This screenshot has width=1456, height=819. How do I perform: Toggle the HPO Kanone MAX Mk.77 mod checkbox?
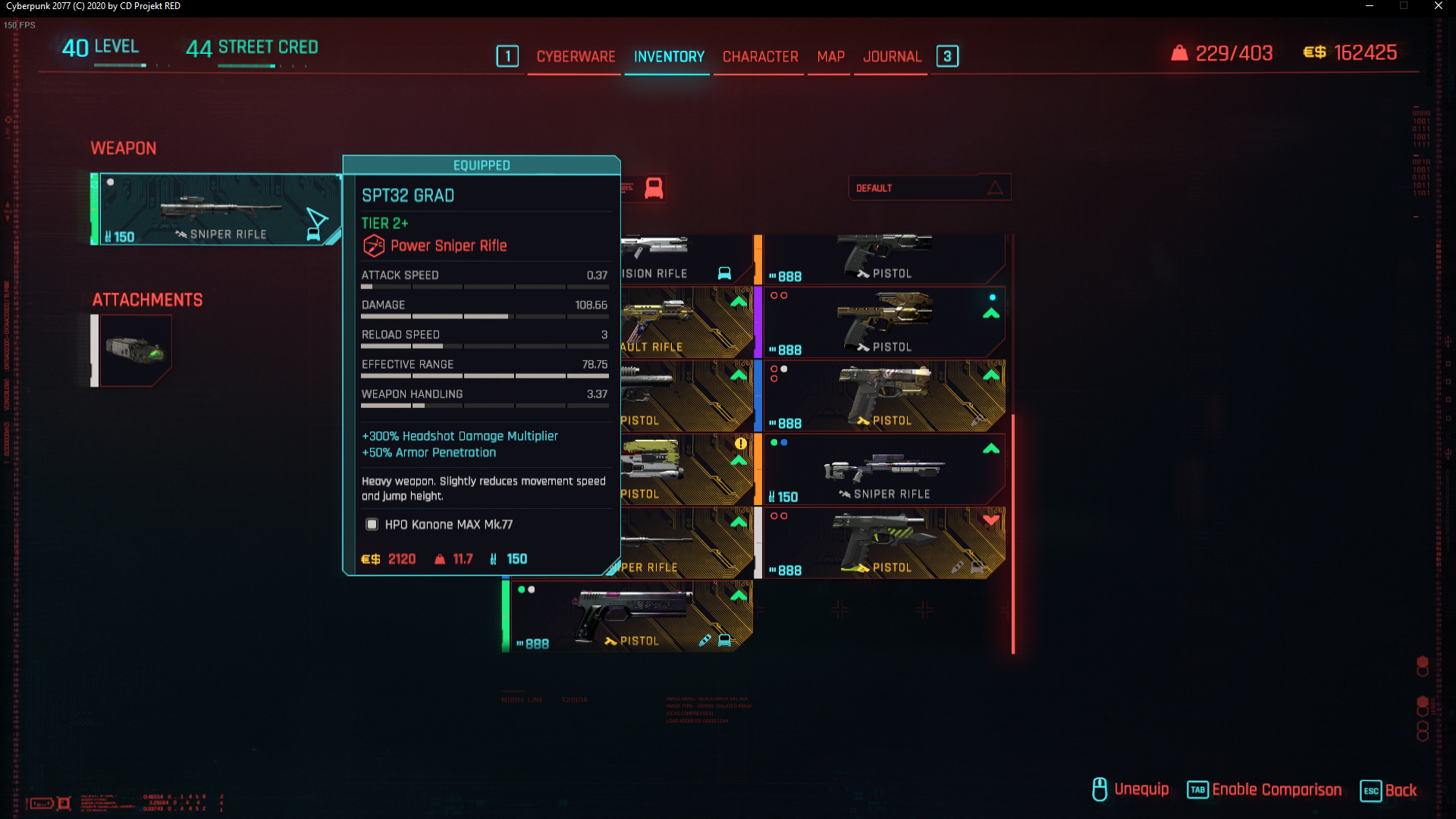coord(371,524)
